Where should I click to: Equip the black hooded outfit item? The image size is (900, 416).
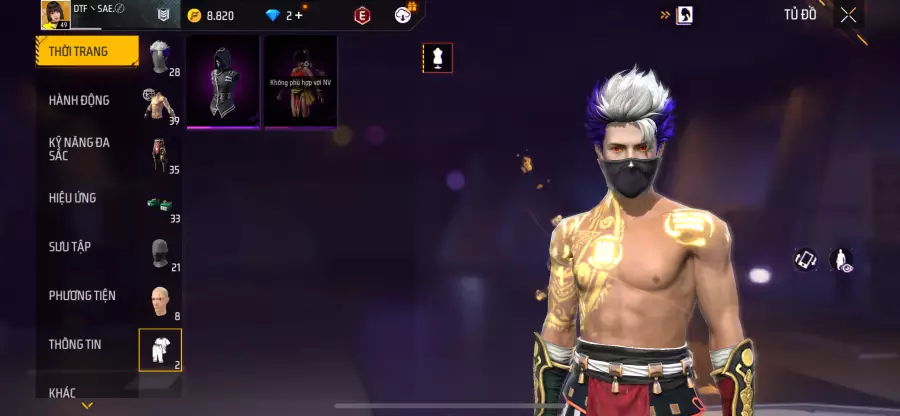(223, 82)
